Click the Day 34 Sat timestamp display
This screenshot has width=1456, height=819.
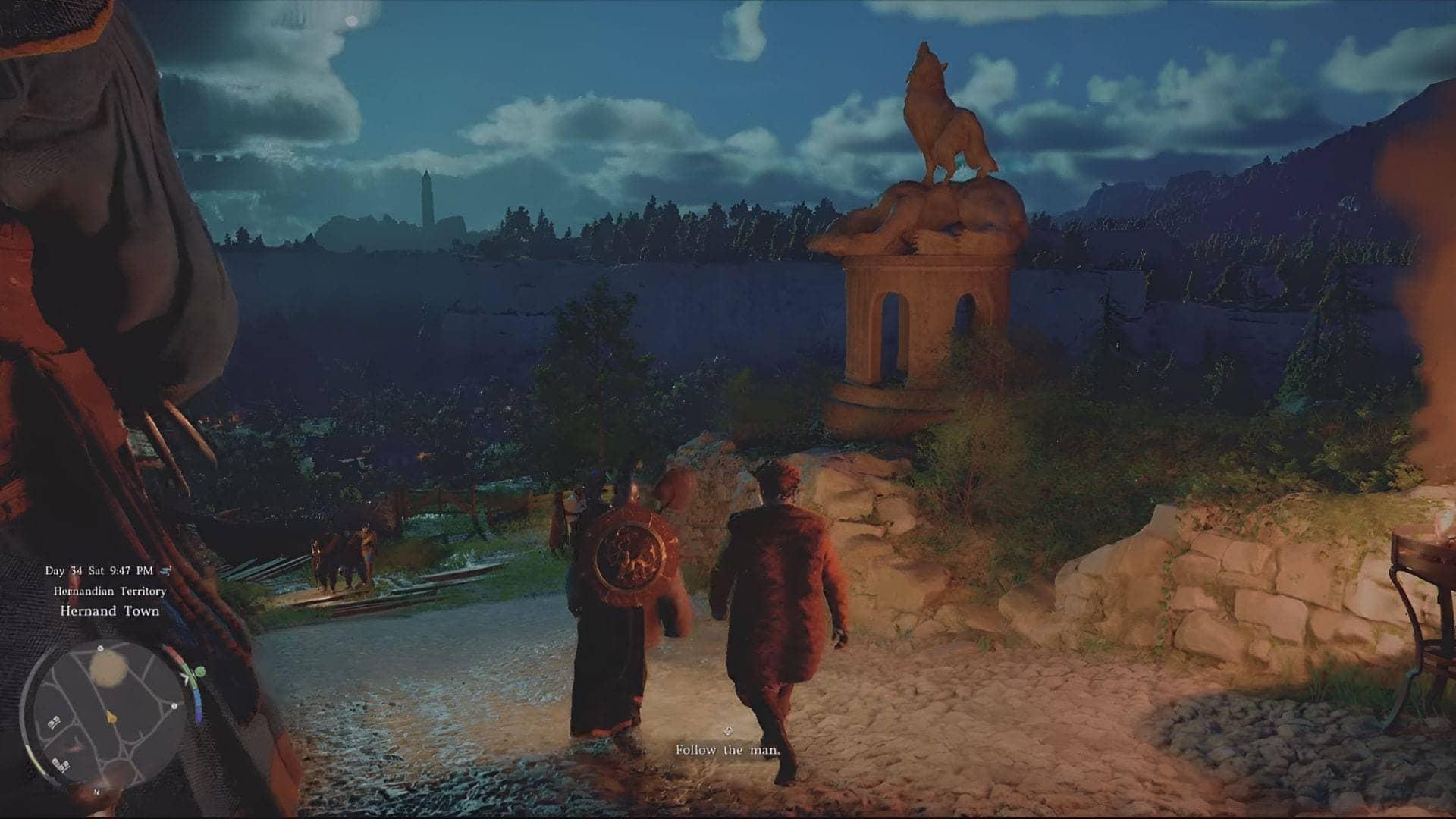coord(99,571)
